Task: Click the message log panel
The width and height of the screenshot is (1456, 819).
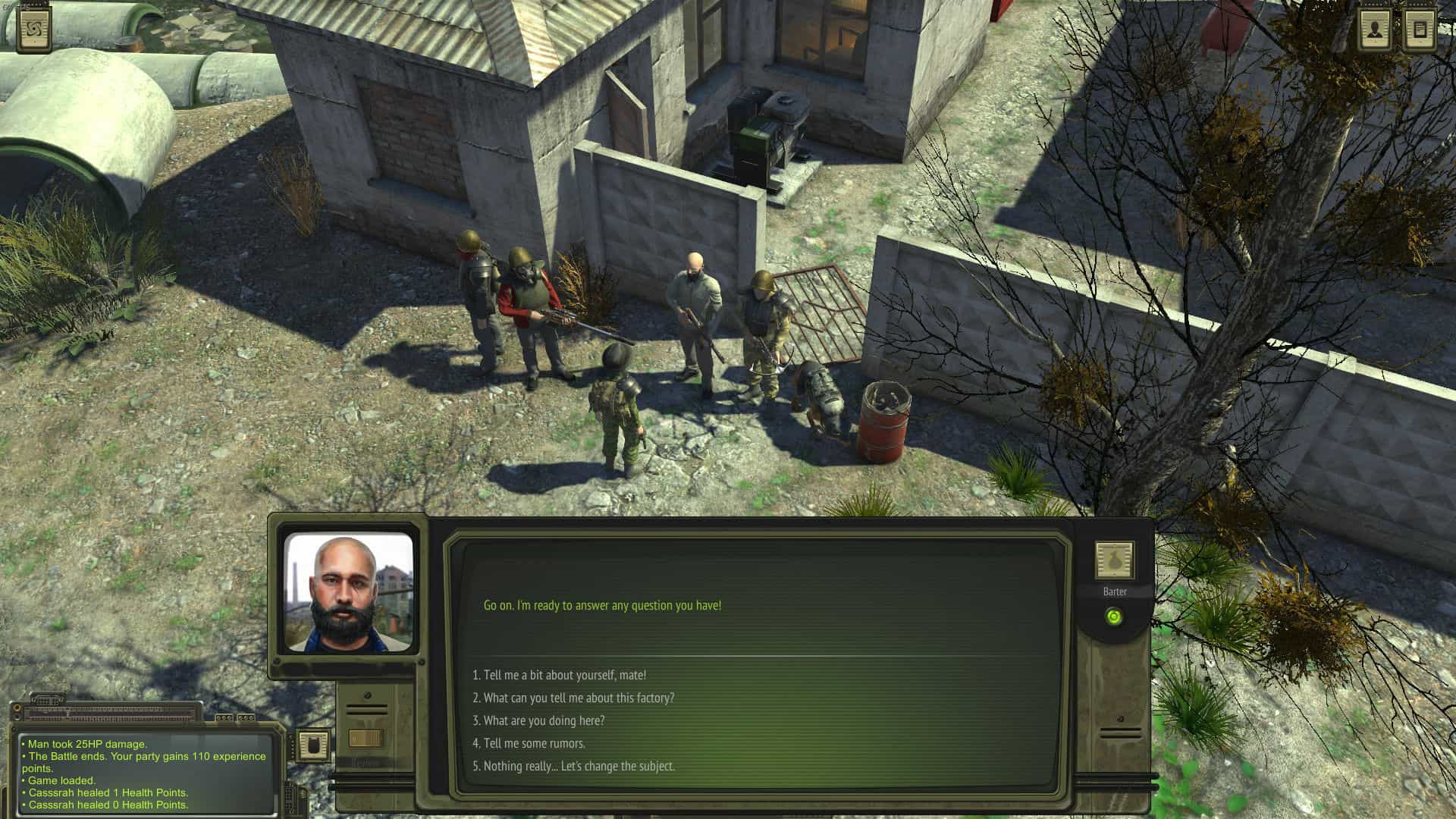Action: (144, 773)
